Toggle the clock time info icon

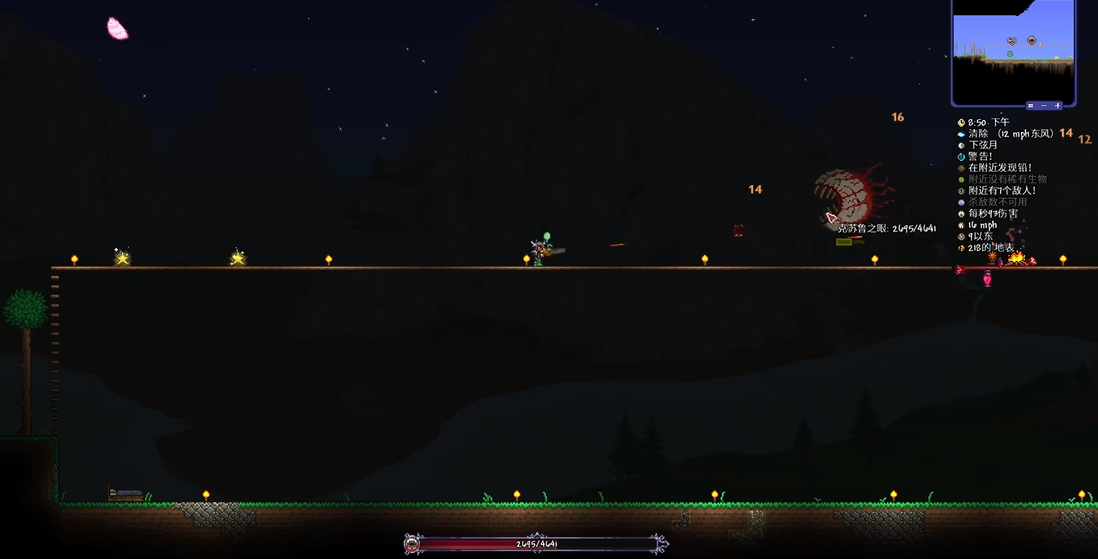pyautogui.click(x=962, y=122)
